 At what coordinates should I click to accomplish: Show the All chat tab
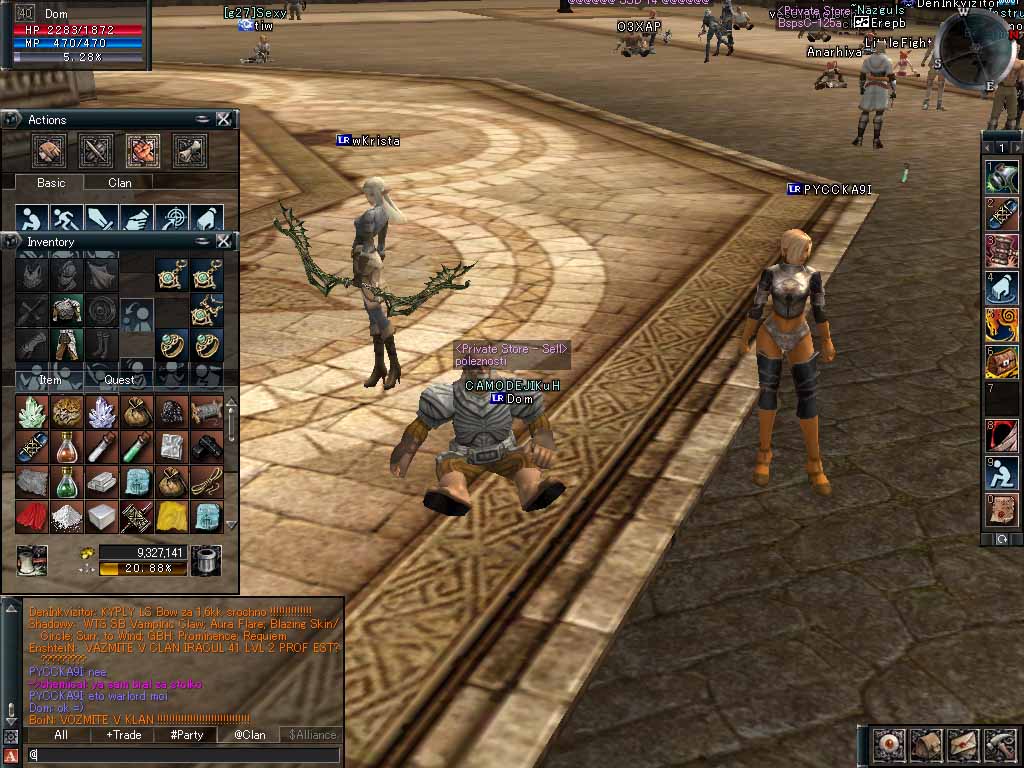click(61, 735)
